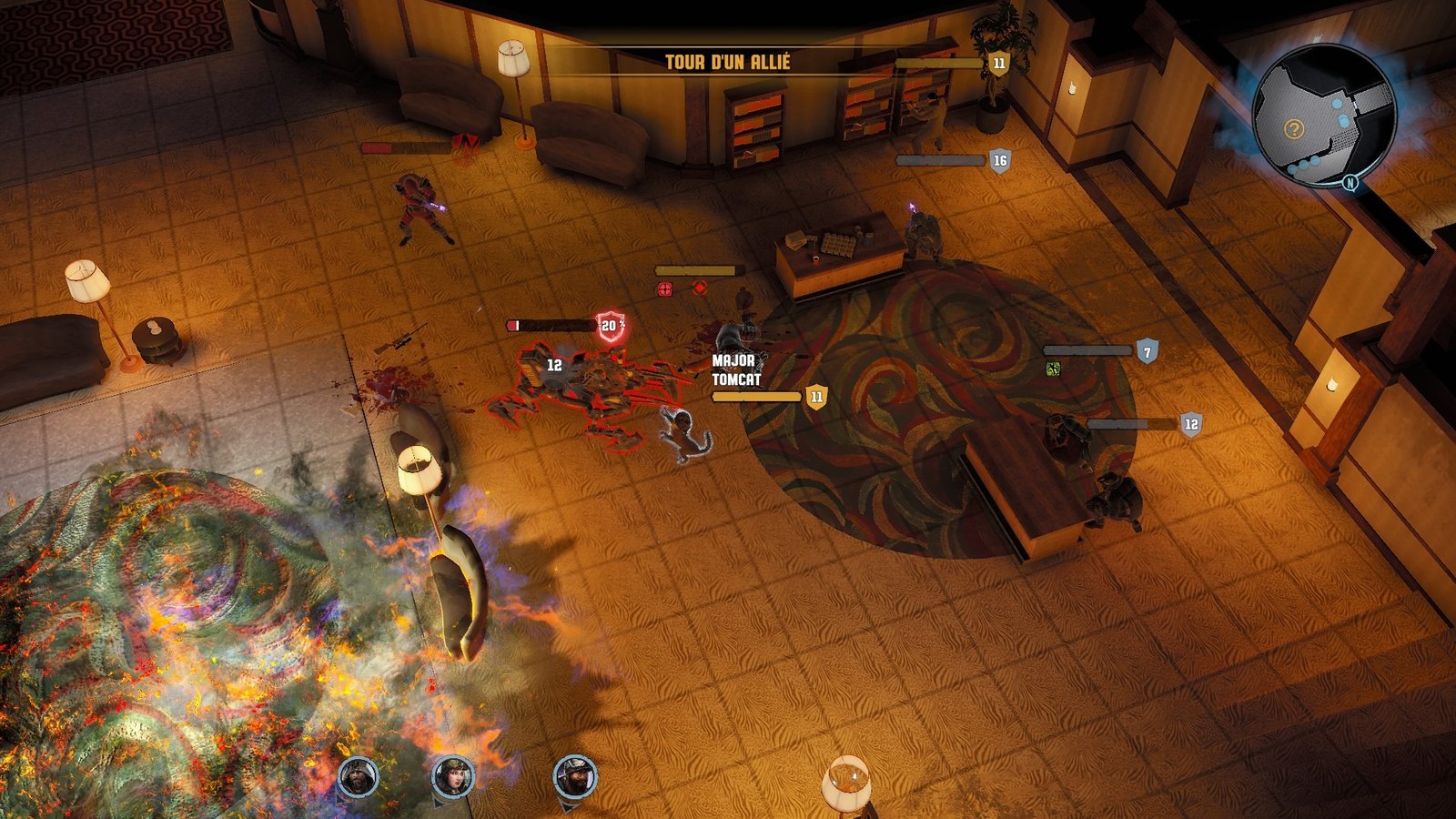1456x819 pixels.
Task: Select the female soldier squad portrait
Action: tap(452, 776)
